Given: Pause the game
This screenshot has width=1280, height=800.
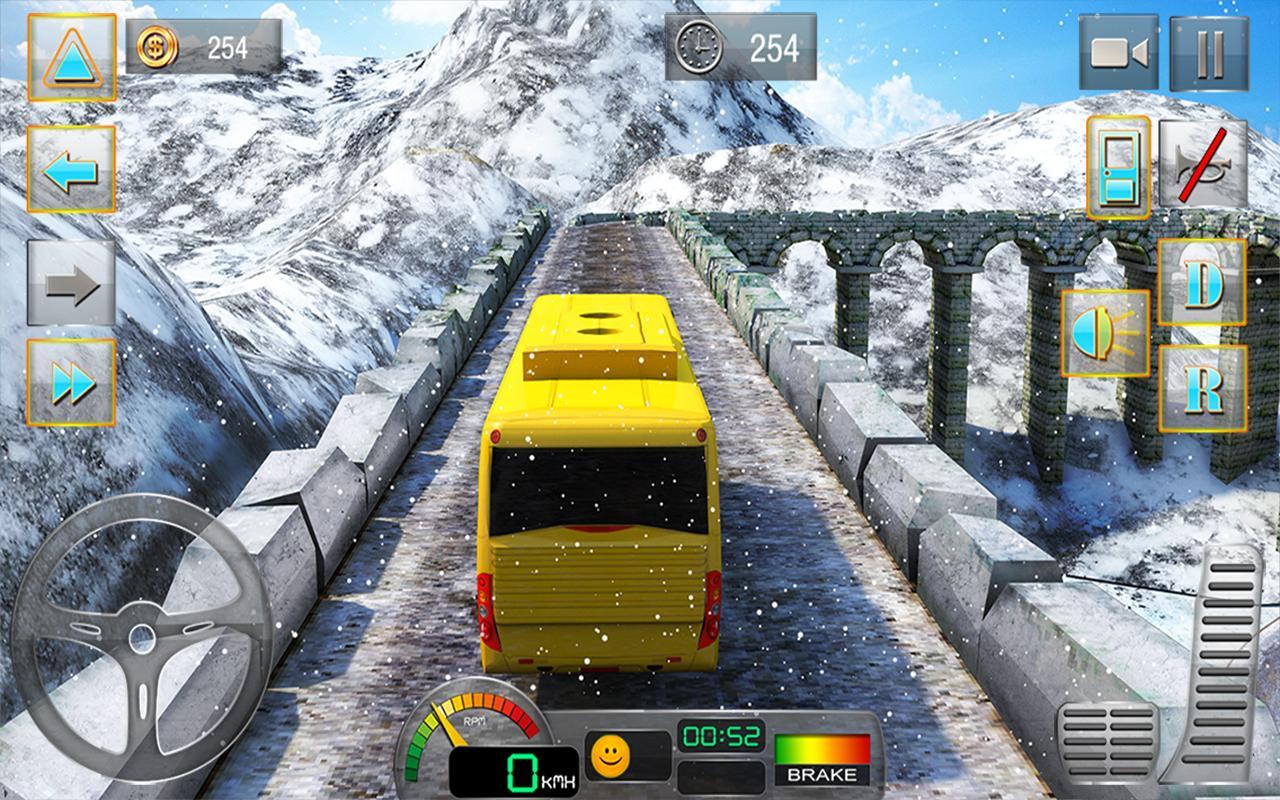Looking at the screenshot, I should point(1209,53).
